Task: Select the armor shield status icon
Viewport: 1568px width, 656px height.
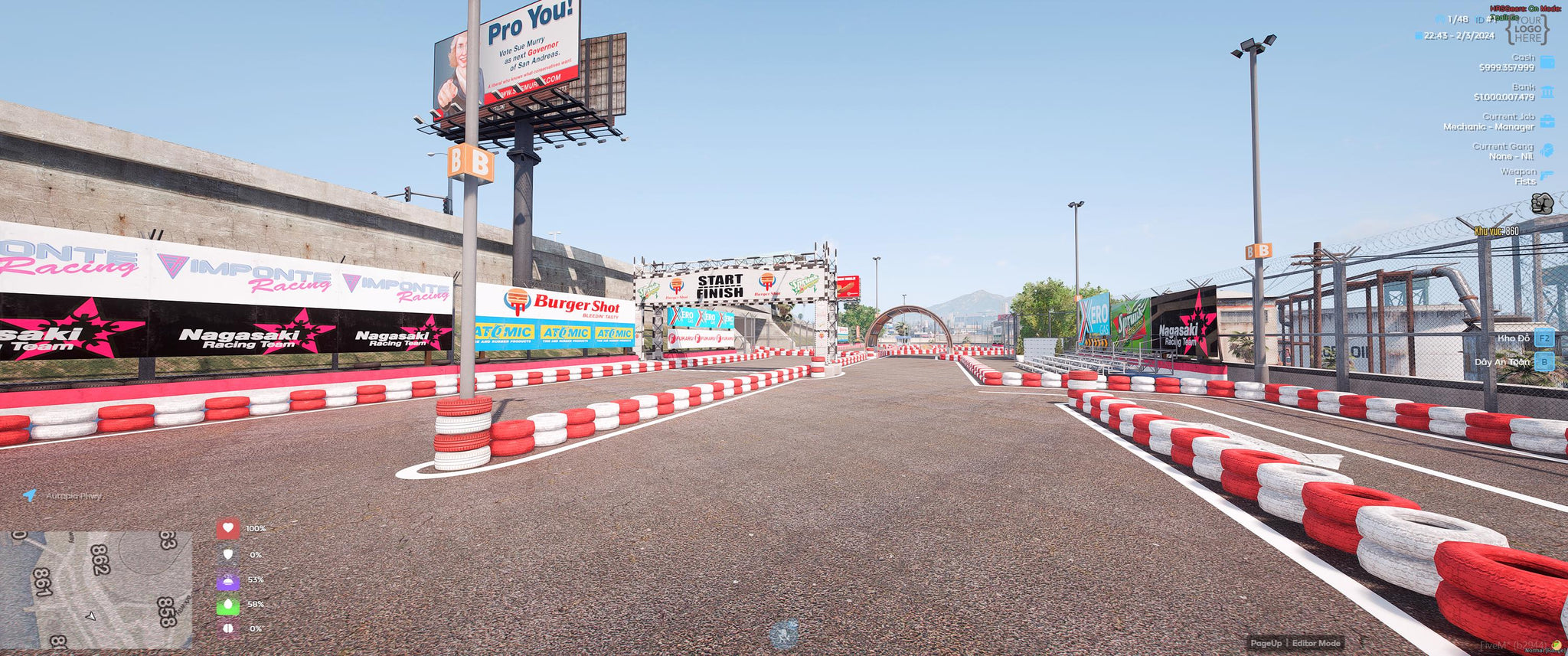Action: [x=227, y=554]
